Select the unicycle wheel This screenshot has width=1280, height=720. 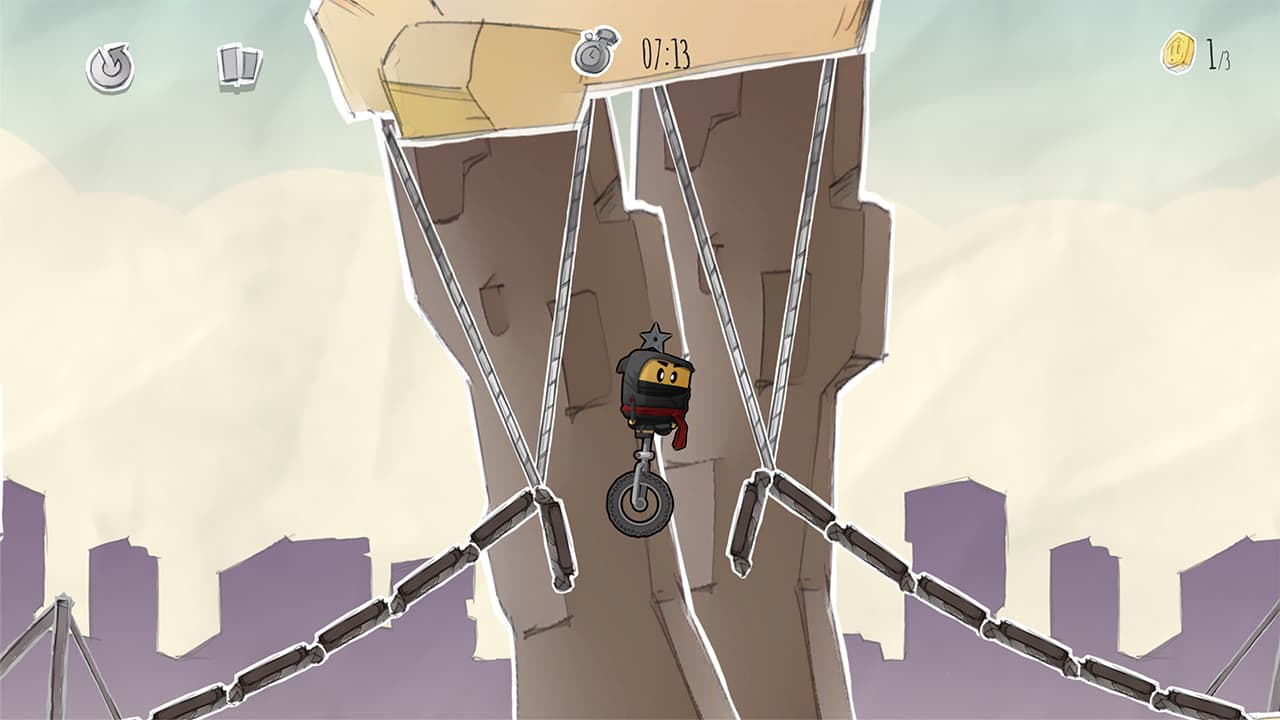point(640,502)
